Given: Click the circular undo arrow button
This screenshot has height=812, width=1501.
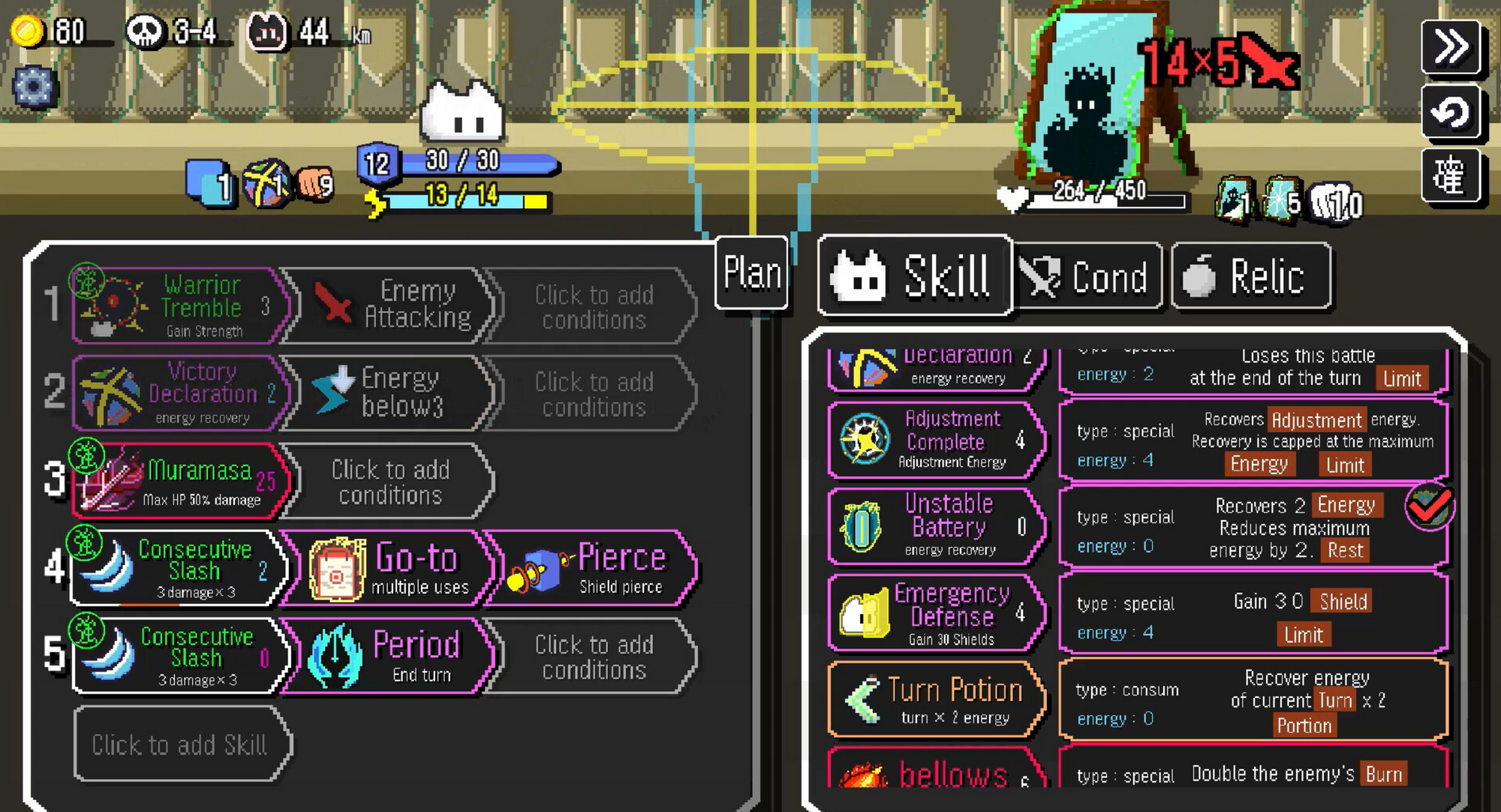Looking at the screenshot, I should click(x=1451, y=113).
